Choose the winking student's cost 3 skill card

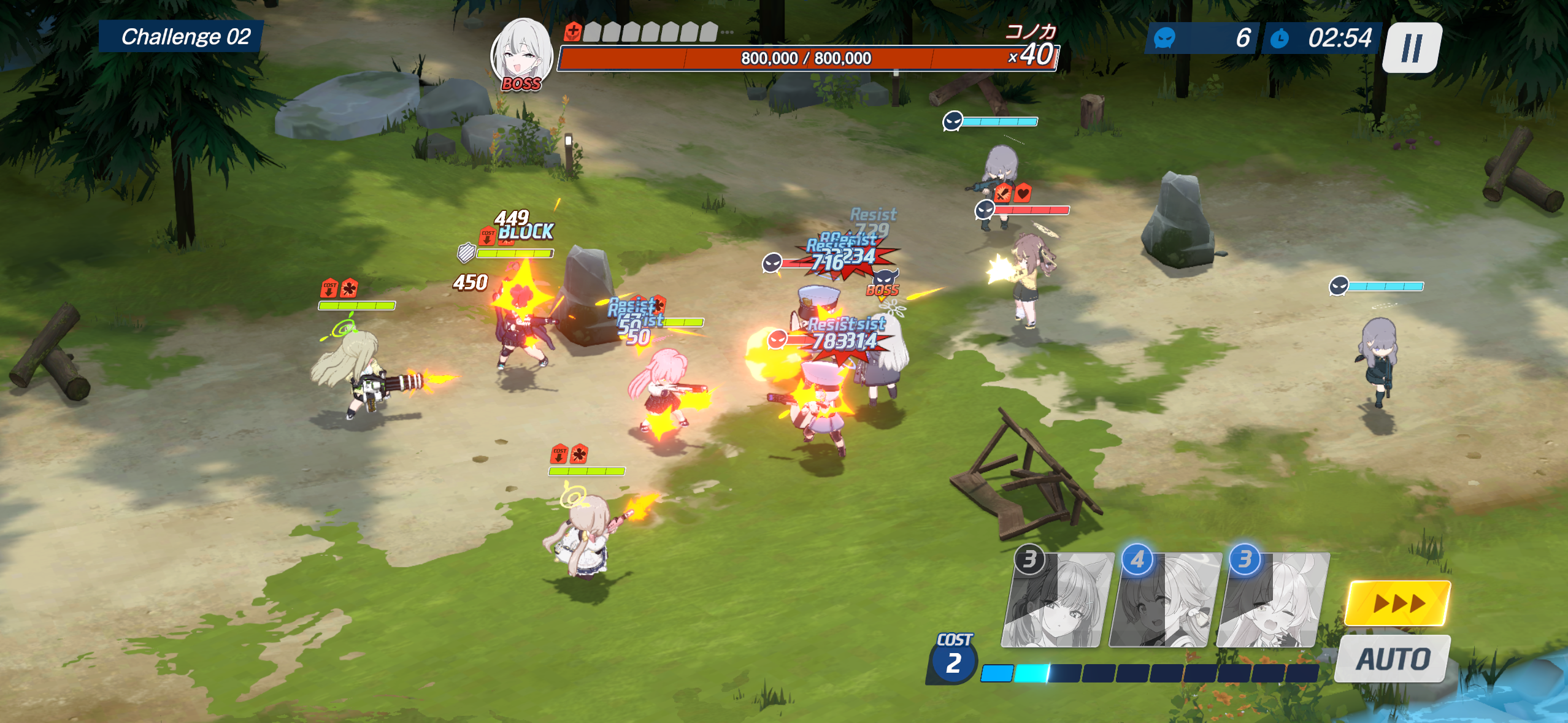point(1272,601)
